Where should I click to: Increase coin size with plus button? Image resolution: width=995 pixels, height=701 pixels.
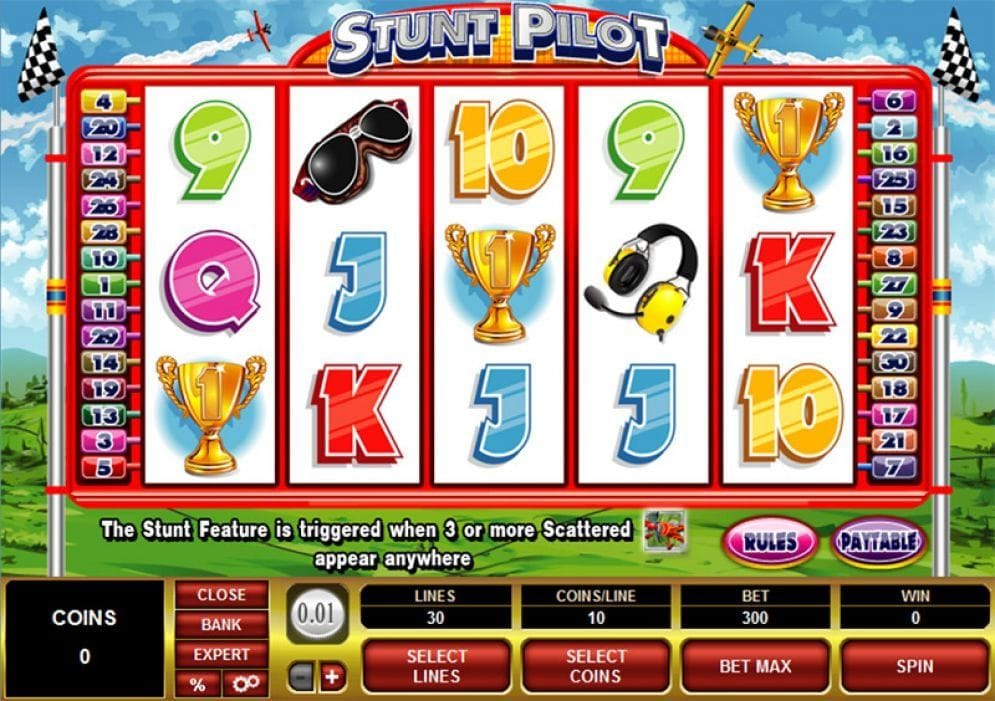point(331,677)
